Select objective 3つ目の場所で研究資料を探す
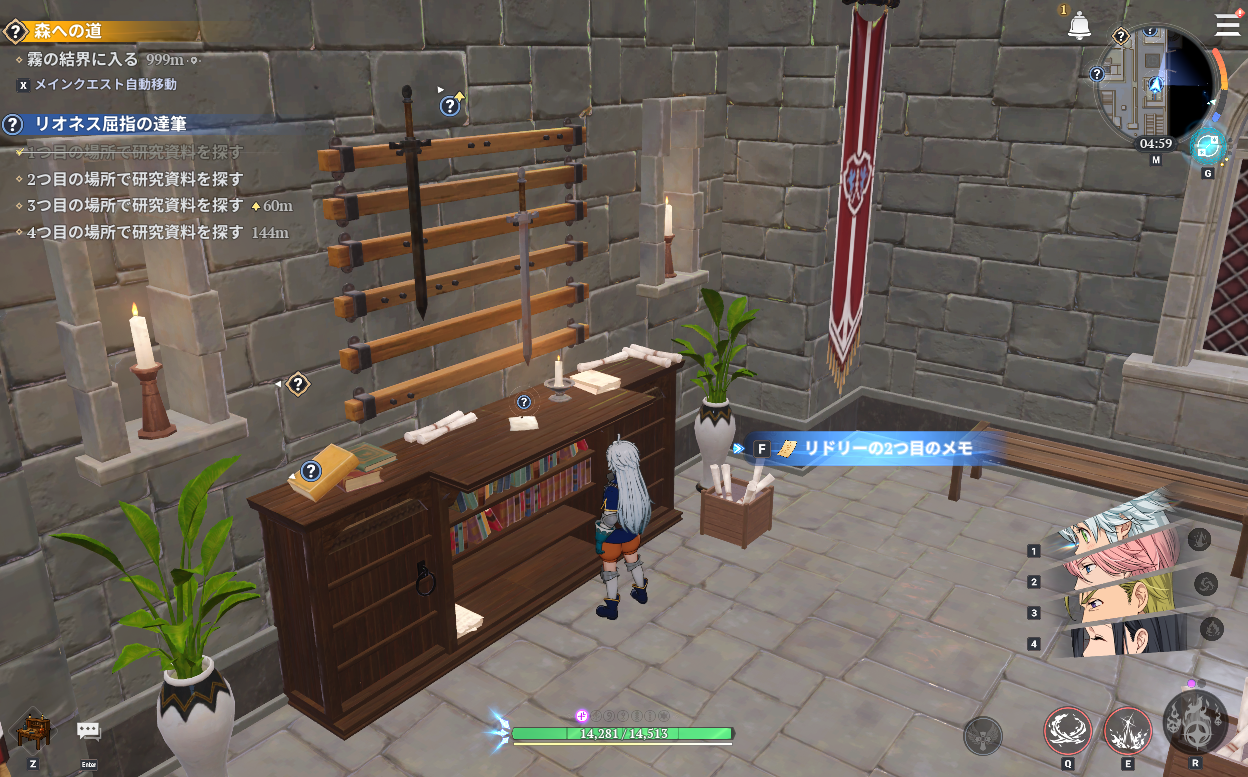Image resolution: width=1248 pixels, height=777 pixels. click(x=135, y=205)
